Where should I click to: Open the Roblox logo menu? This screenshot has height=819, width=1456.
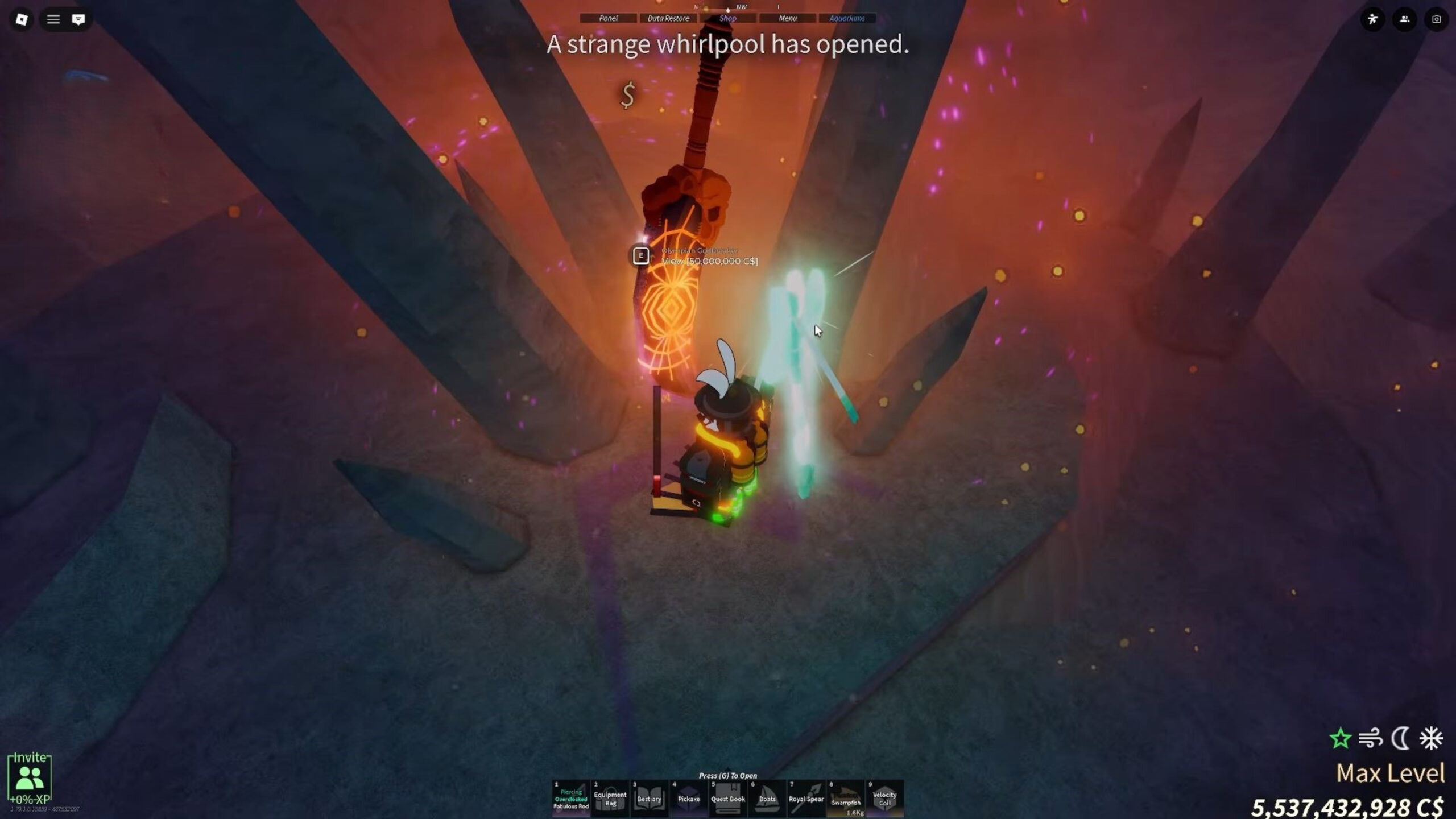point(22,19)
